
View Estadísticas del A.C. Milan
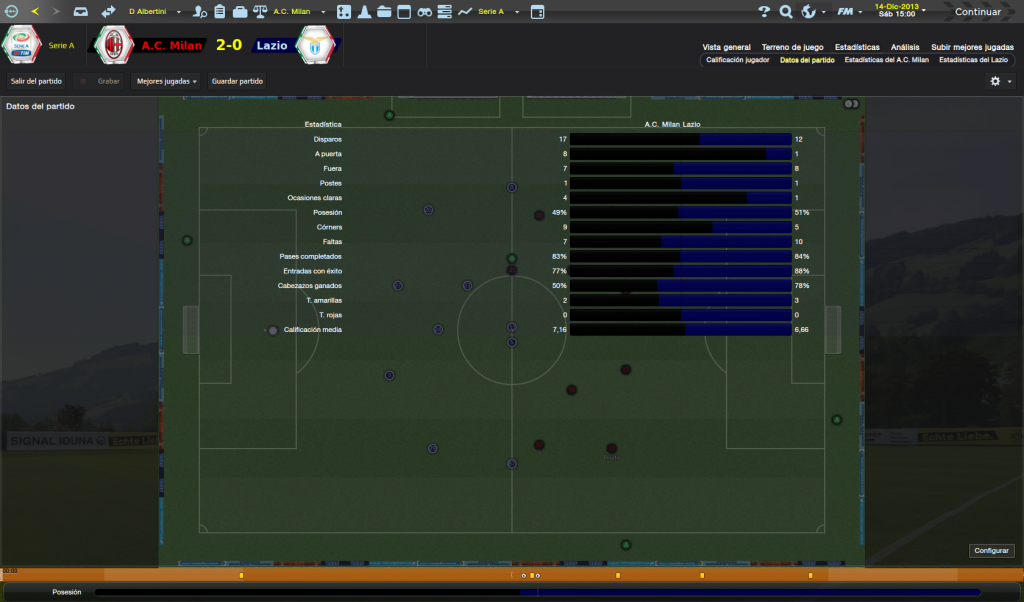886,60
